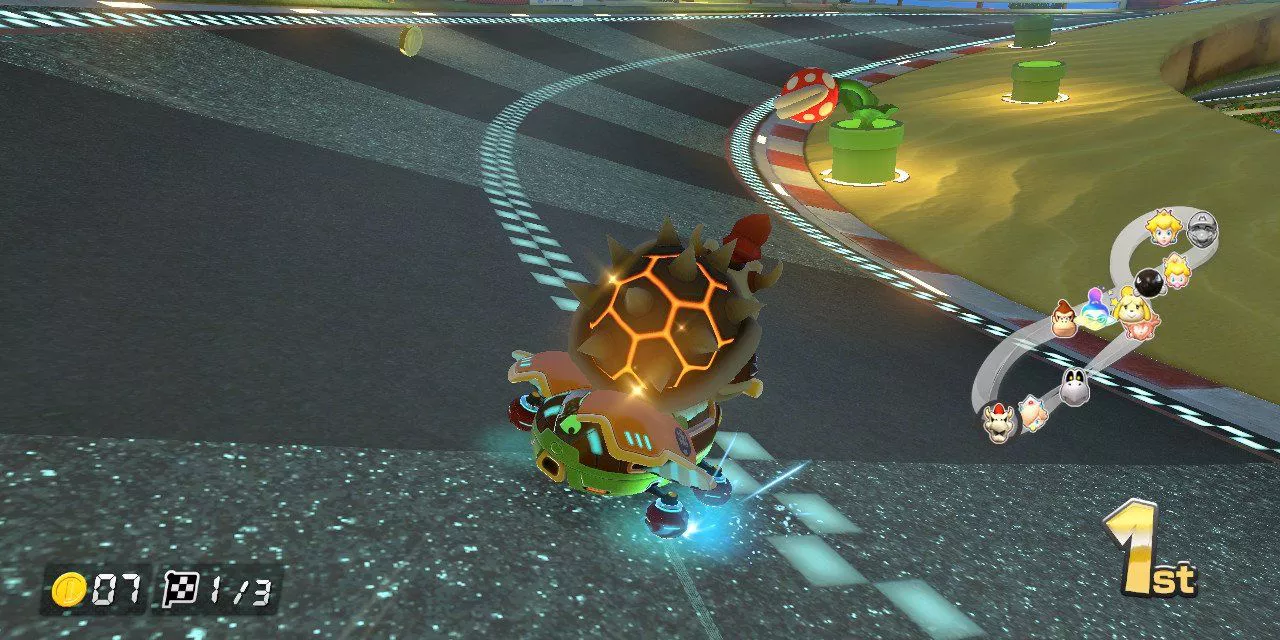Viewport: 1280px width, 640px height.
Task: Click the black Bullet Bill map marker
Action: coord(1148,283)
